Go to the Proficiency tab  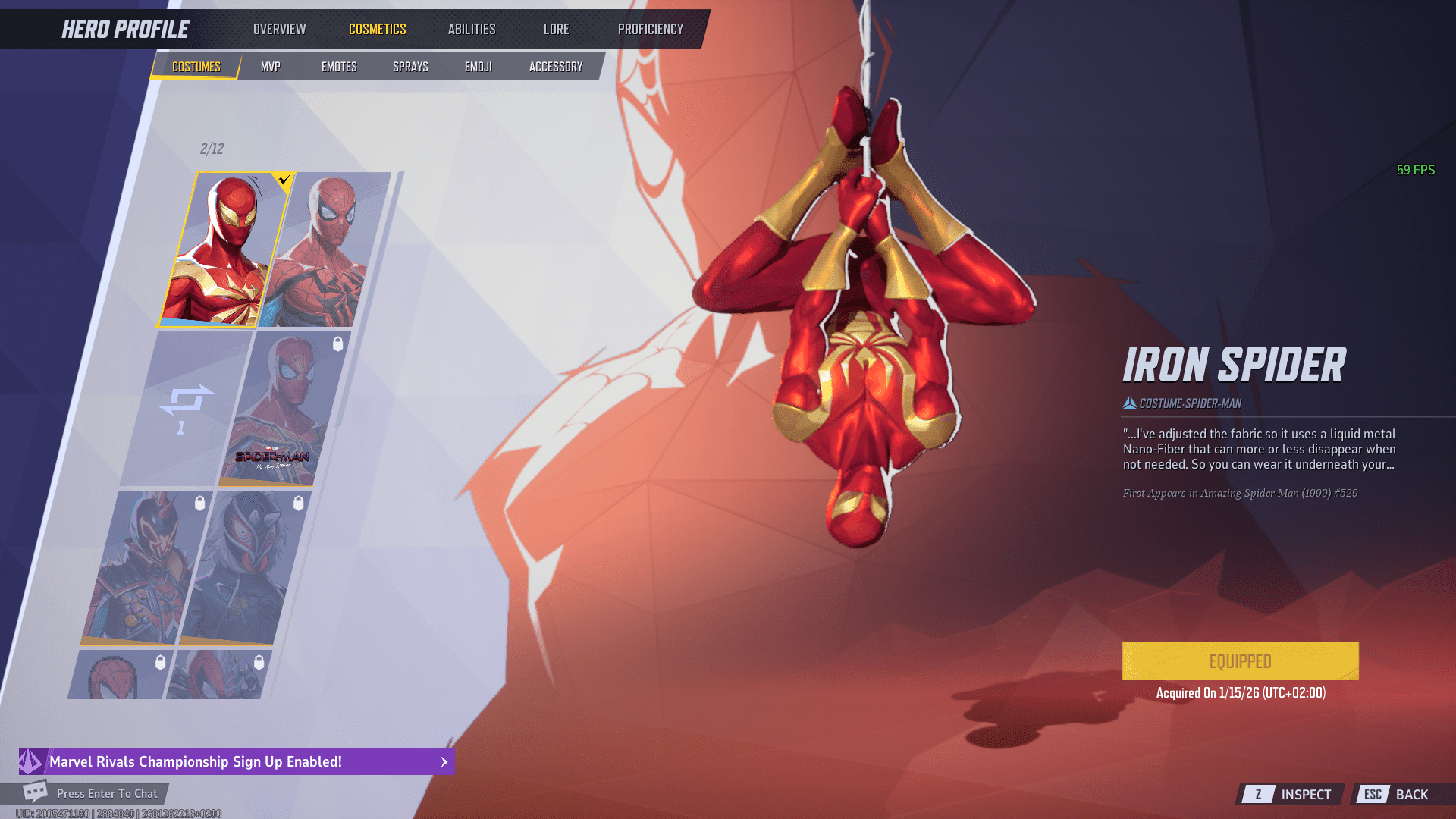(650, 29)
